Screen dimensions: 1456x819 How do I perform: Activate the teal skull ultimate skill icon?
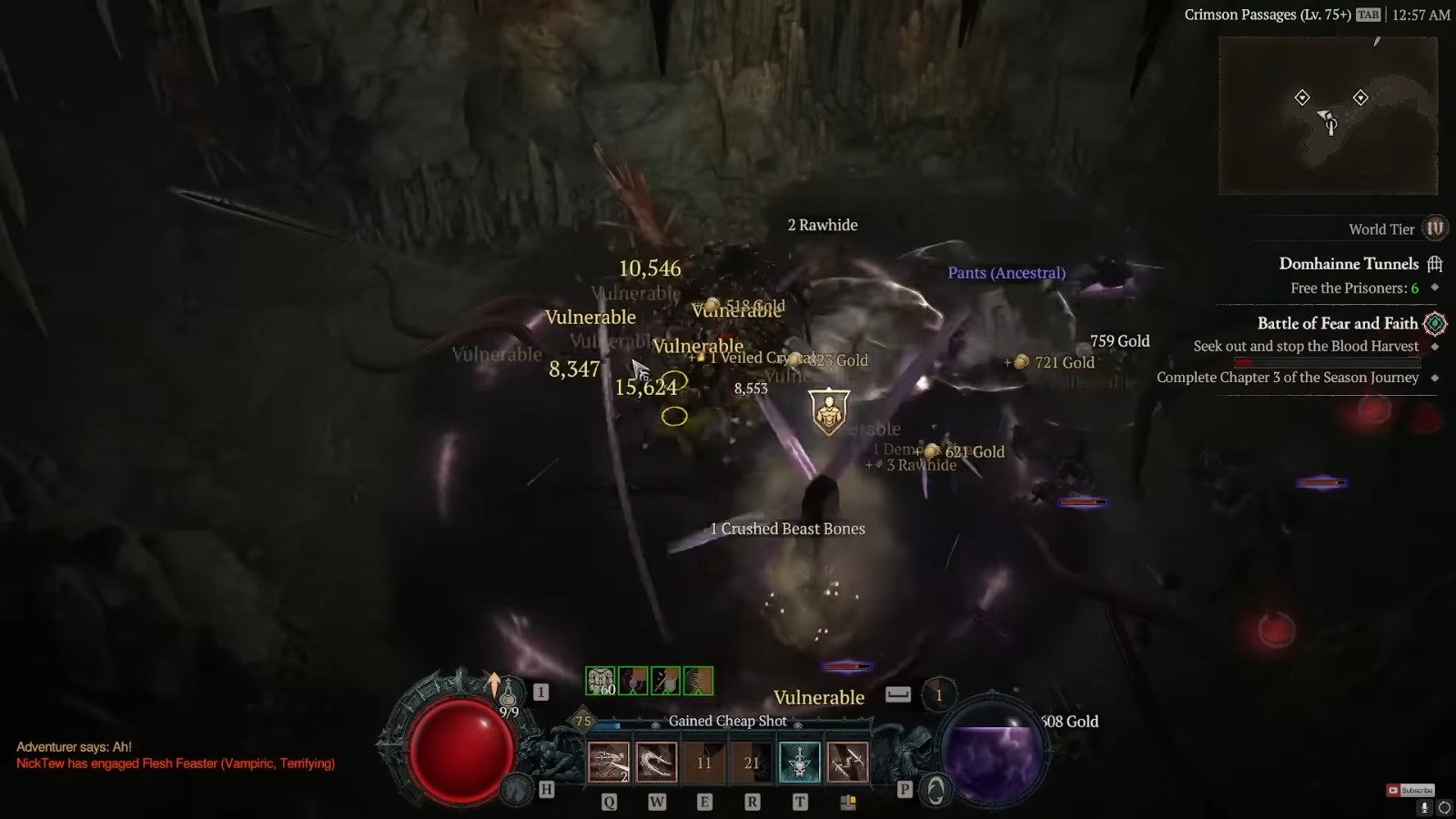tap(800, 761)
